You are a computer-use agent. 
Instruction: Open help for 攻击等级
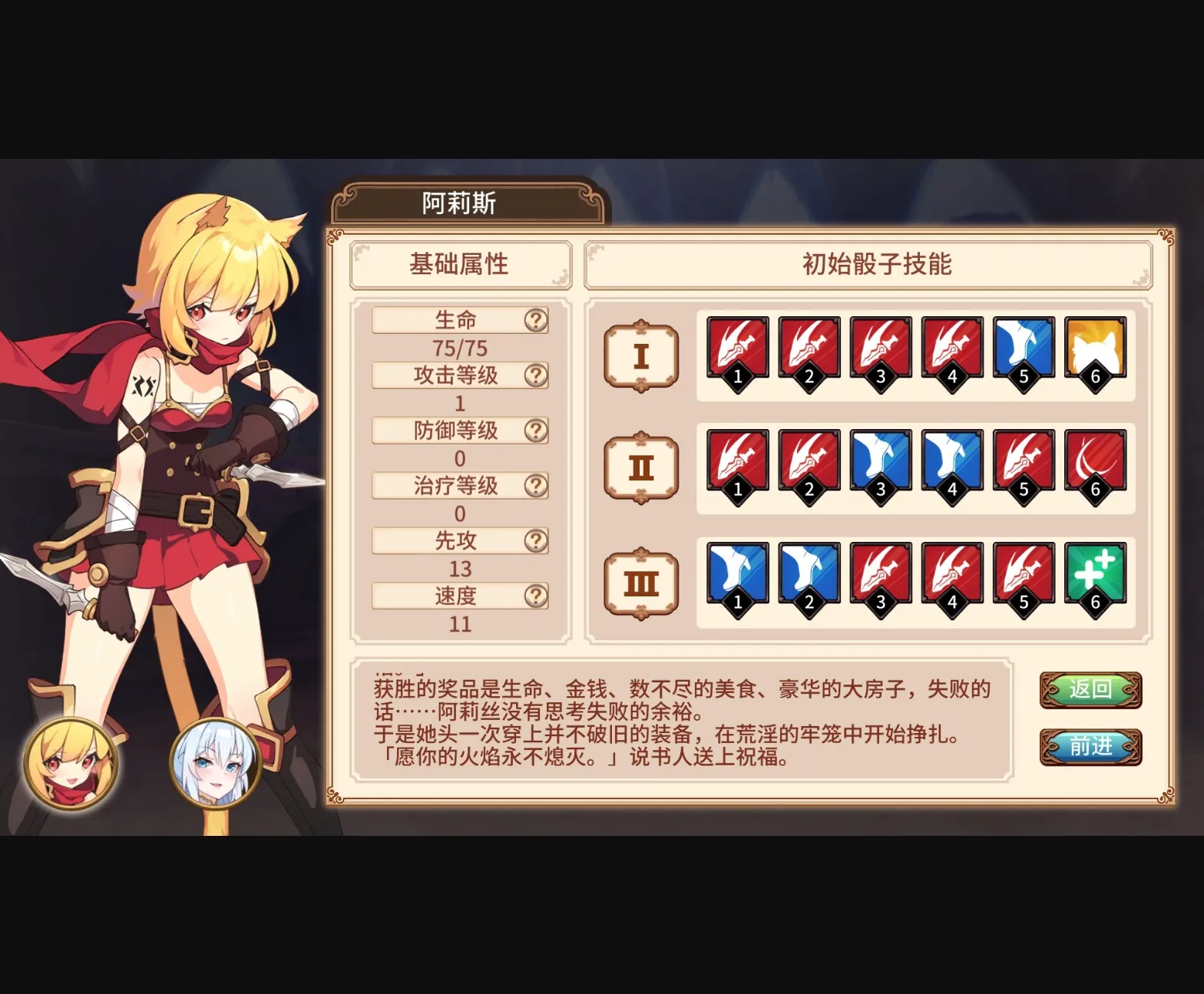click(x=537, y=375)
